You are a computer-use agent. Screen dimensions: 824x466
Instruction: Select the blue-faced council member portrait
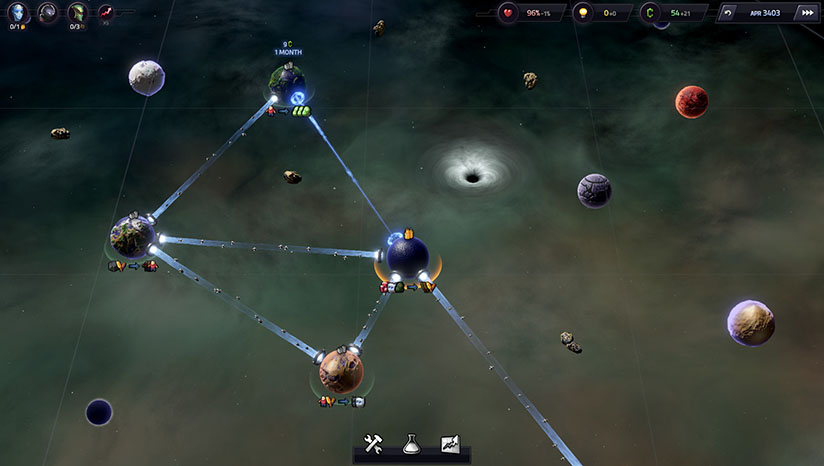[x=17, y=13]
